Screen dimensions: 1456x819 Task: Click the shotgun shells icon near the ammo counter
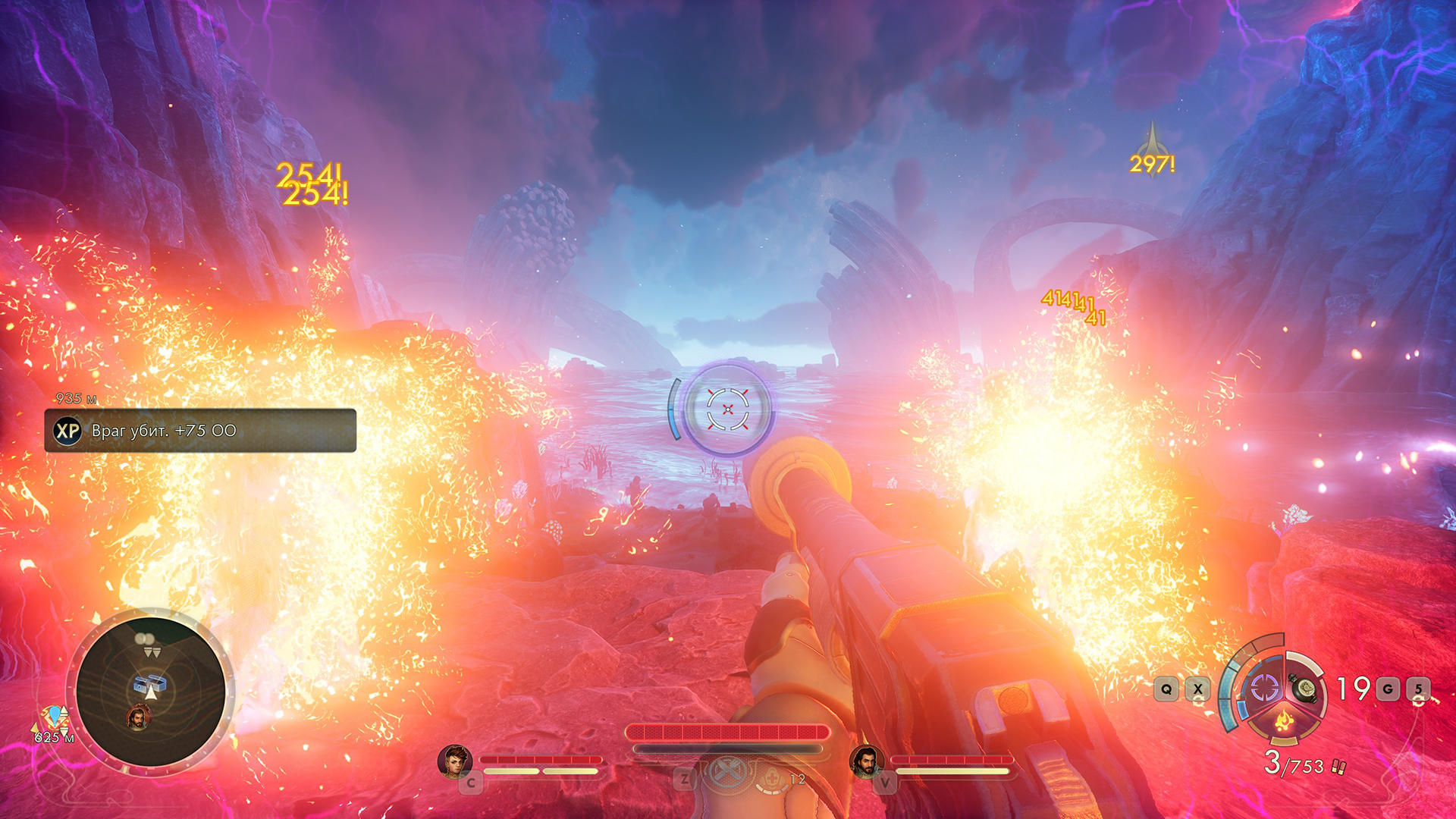(1339, 767)
